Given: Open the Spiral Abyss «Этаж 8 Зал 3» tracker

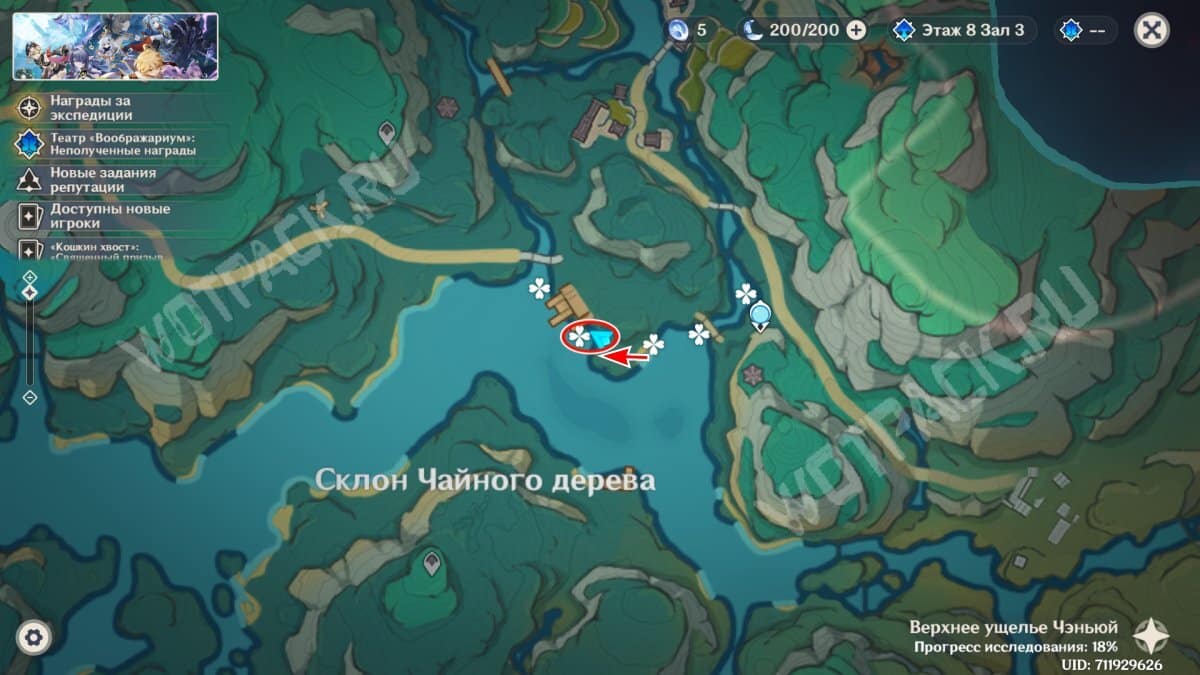Looking at the screenshot, I should (x=959, y=30).
